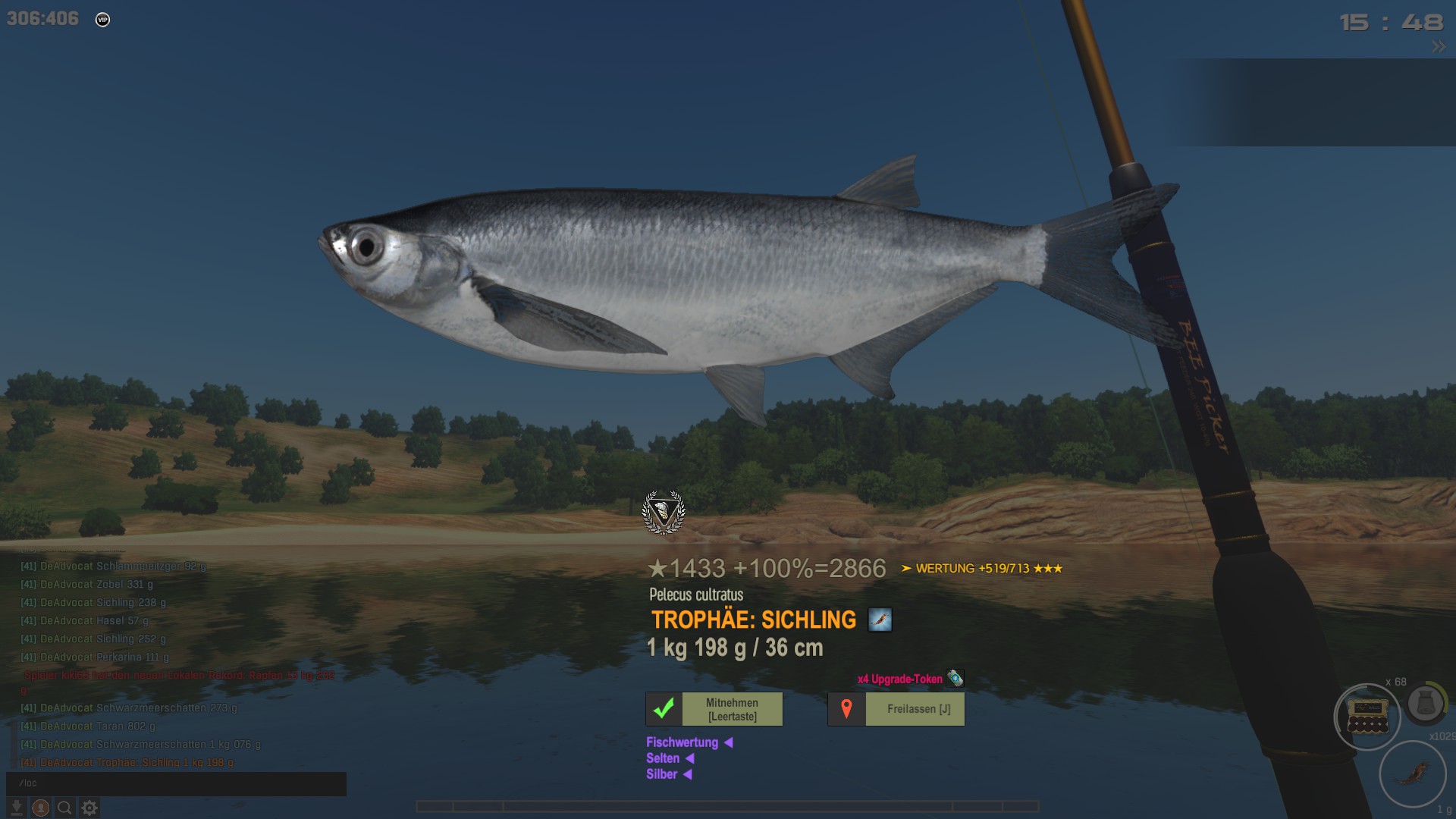
Task: Select the shrimp bait slot
Action: [x=1412, y=773]
